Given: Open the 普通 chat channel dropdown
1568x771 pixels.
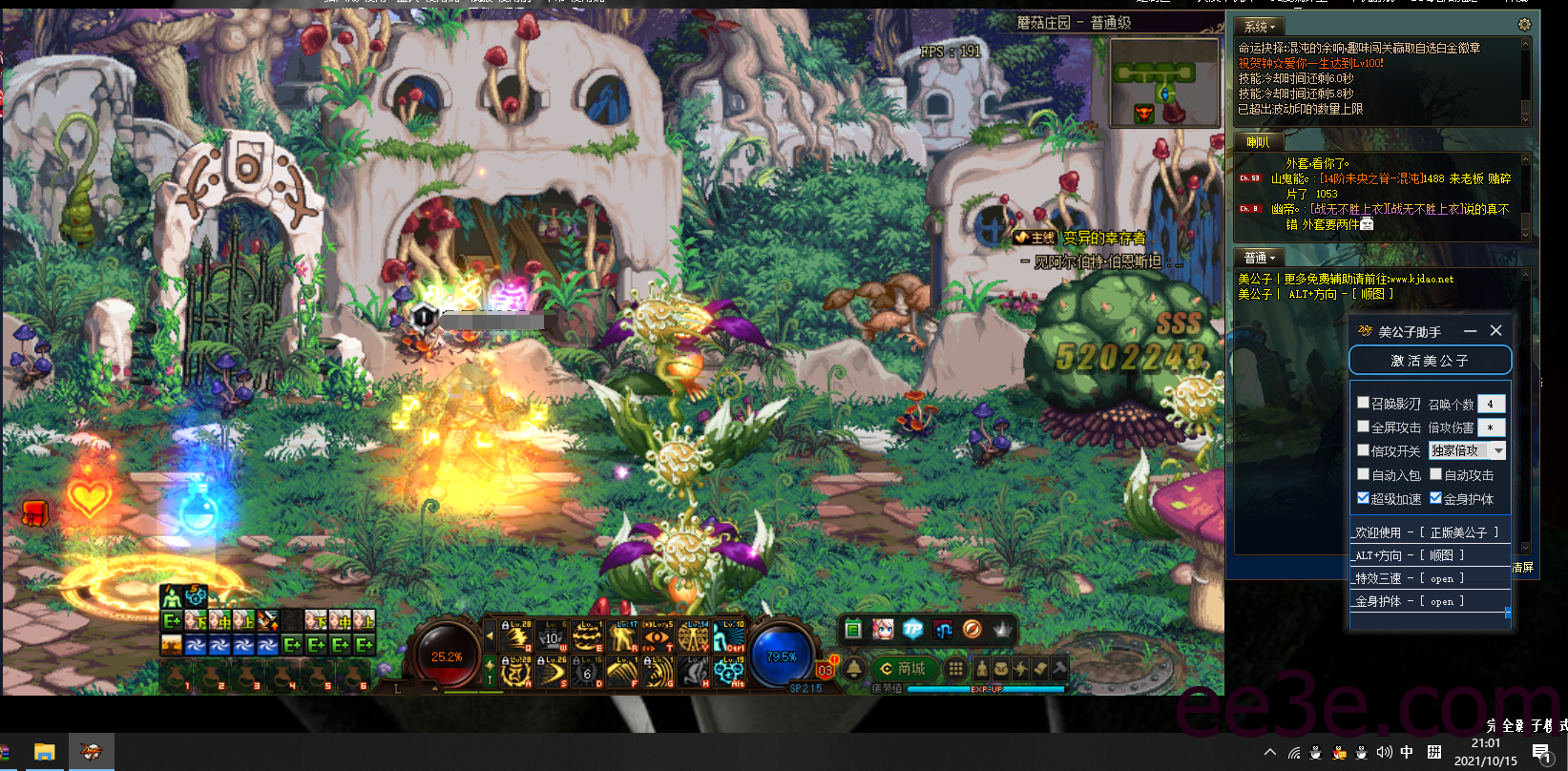Looking at the screenshot, I should 1260,258.
